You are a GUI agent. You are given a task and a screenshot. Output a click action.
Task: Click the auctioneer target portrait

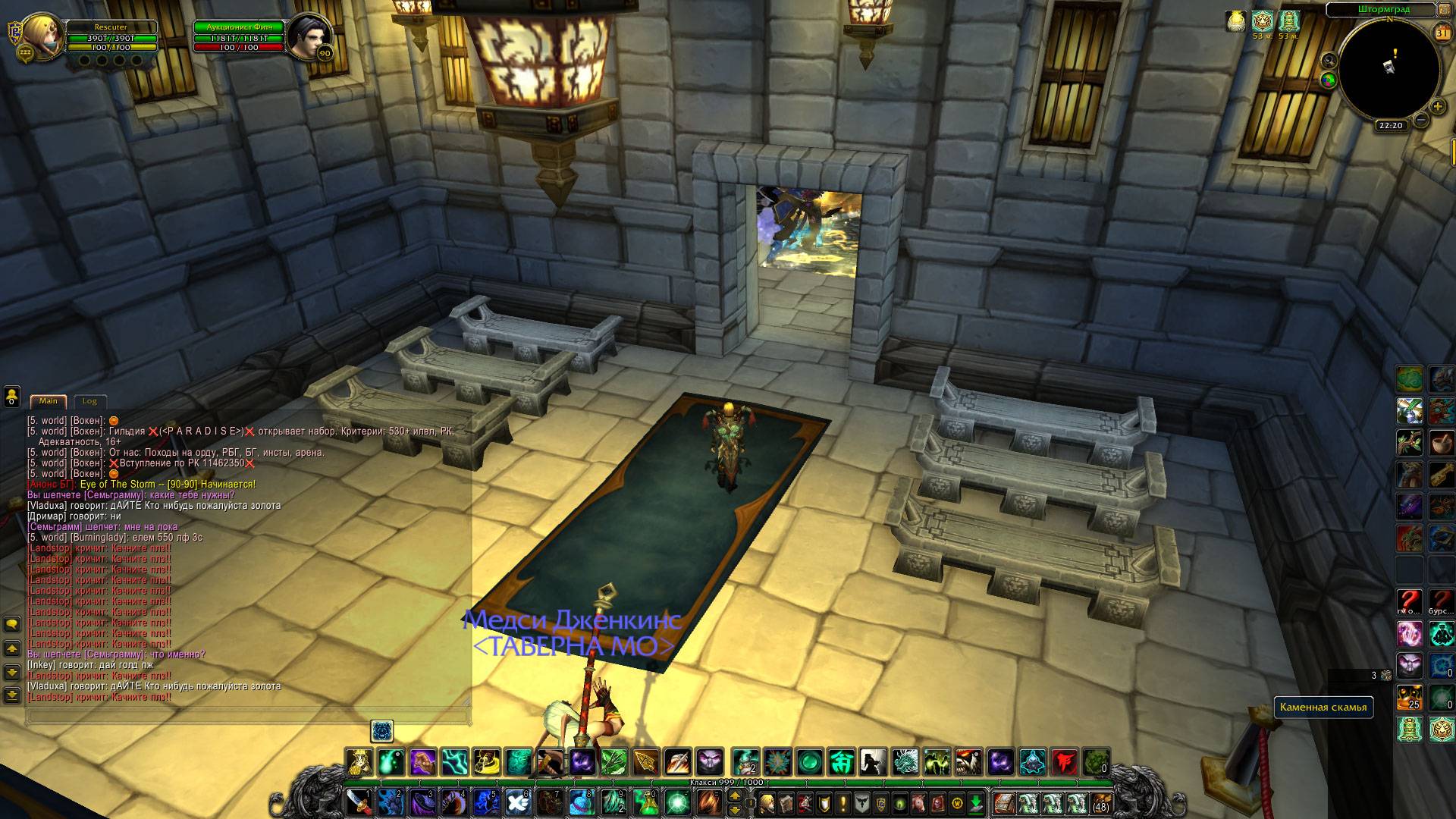307,35
